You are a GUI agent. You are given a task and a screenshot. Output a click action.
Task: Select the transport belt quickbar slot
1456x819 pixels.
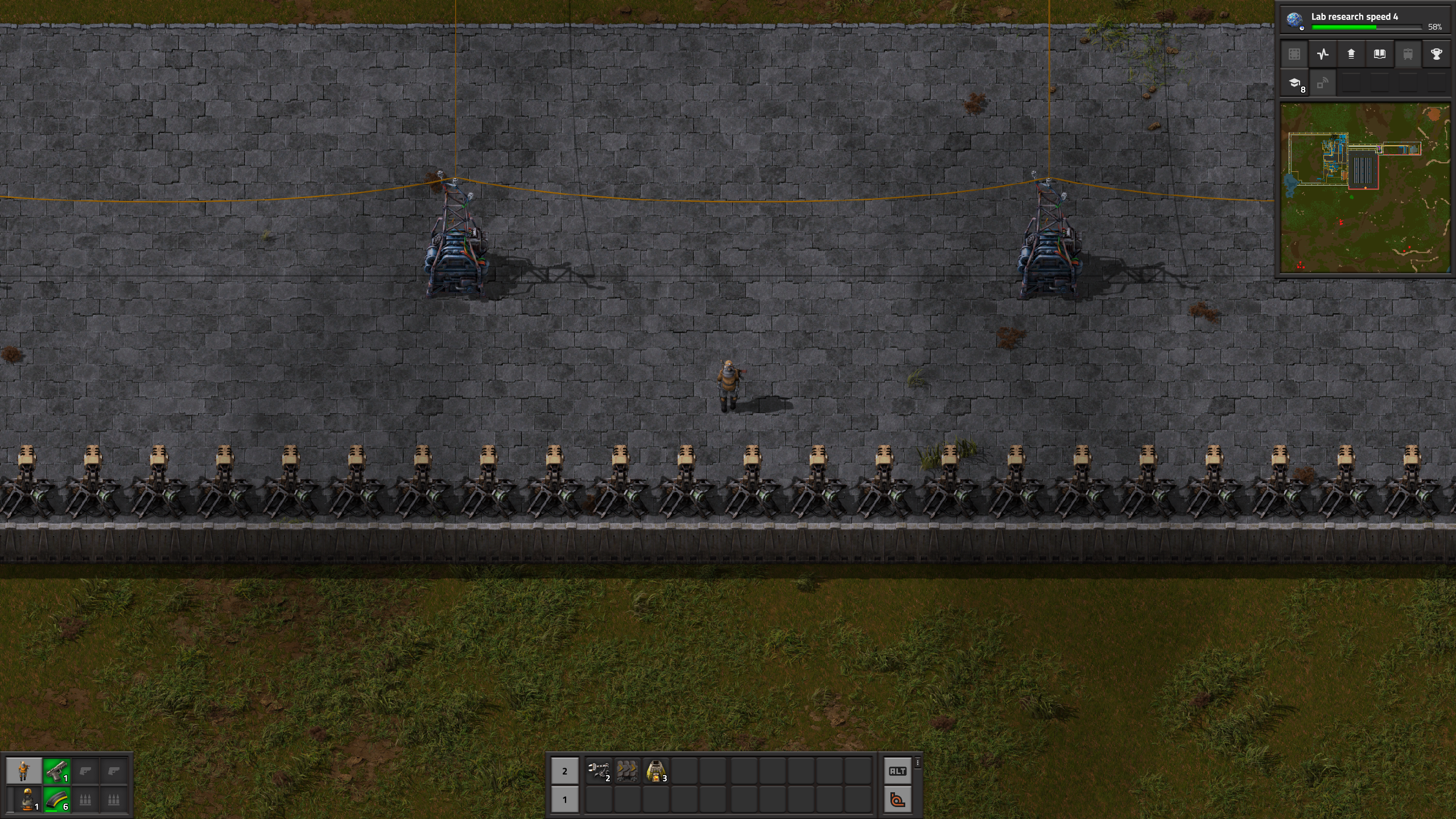[627, 771]
